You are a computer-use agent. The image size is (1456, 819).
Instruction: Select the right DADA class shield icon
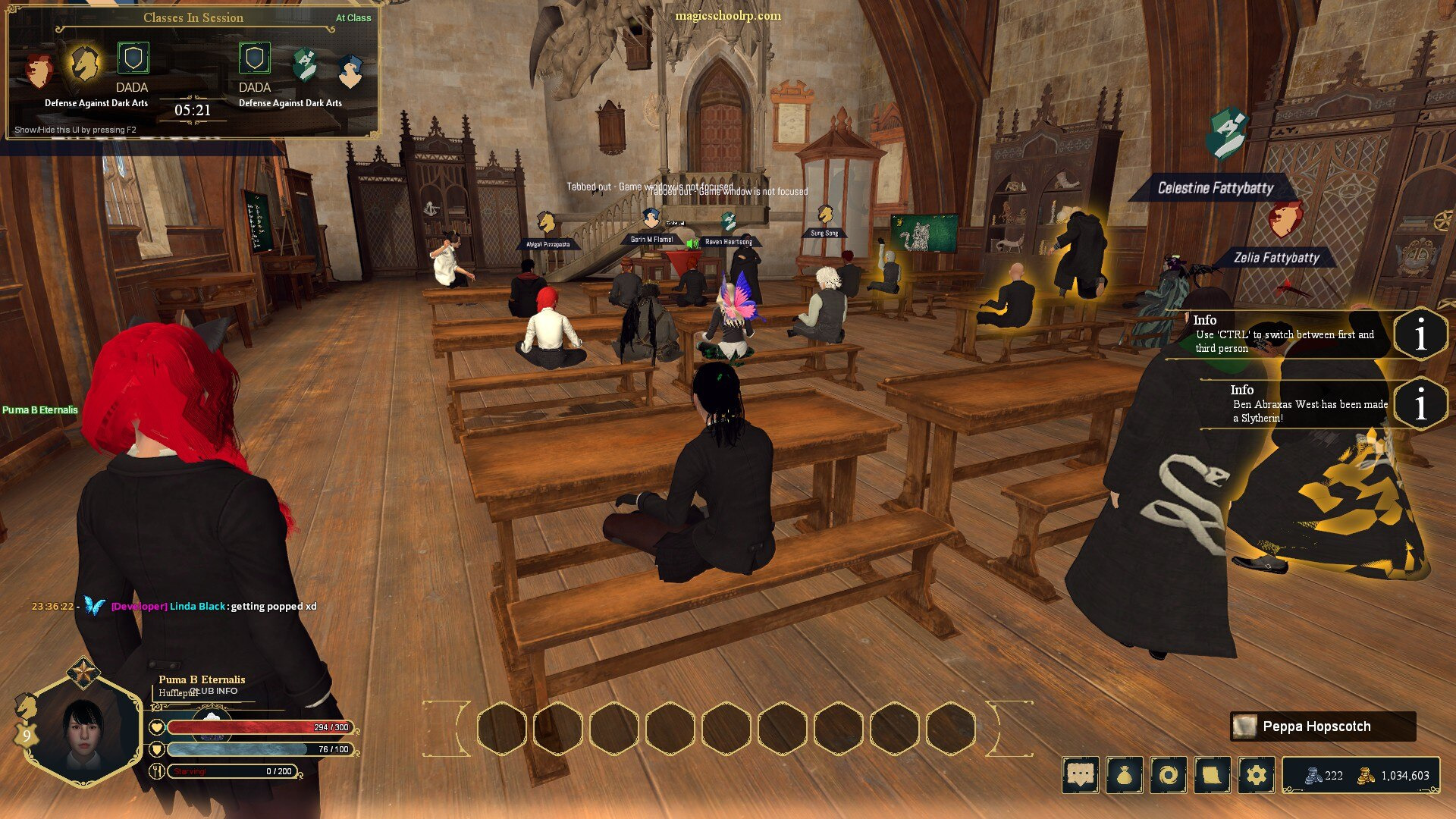click(x=255, y=58)
